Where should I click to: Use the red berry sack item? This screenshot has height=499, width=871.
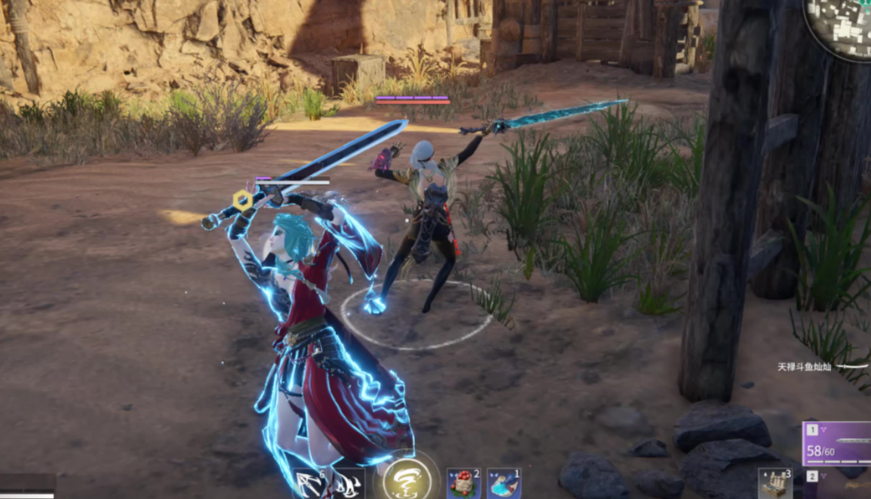coord(463,483)
